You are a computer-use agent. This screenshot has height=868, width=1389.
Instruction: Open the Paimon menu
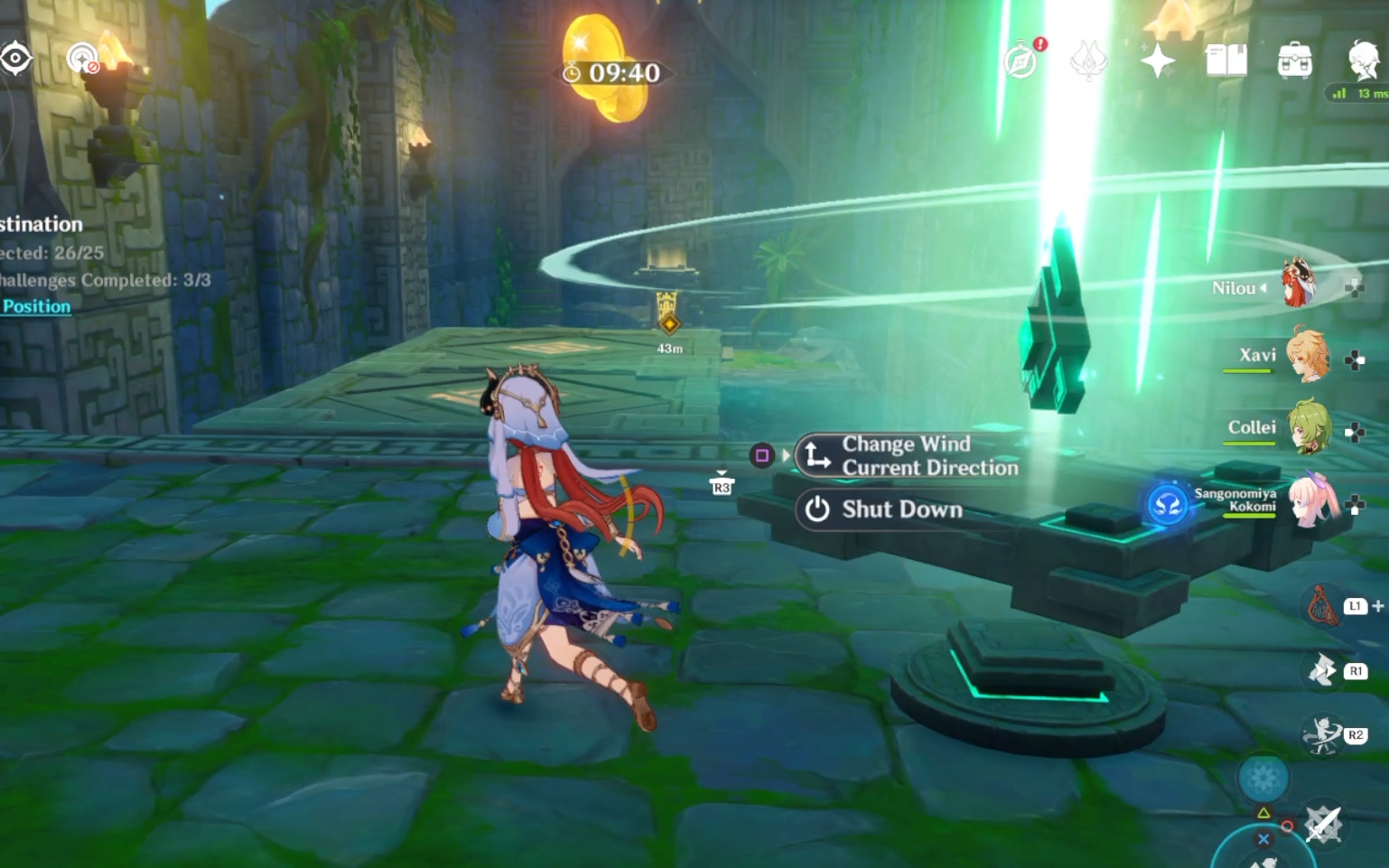point(1363,61)
